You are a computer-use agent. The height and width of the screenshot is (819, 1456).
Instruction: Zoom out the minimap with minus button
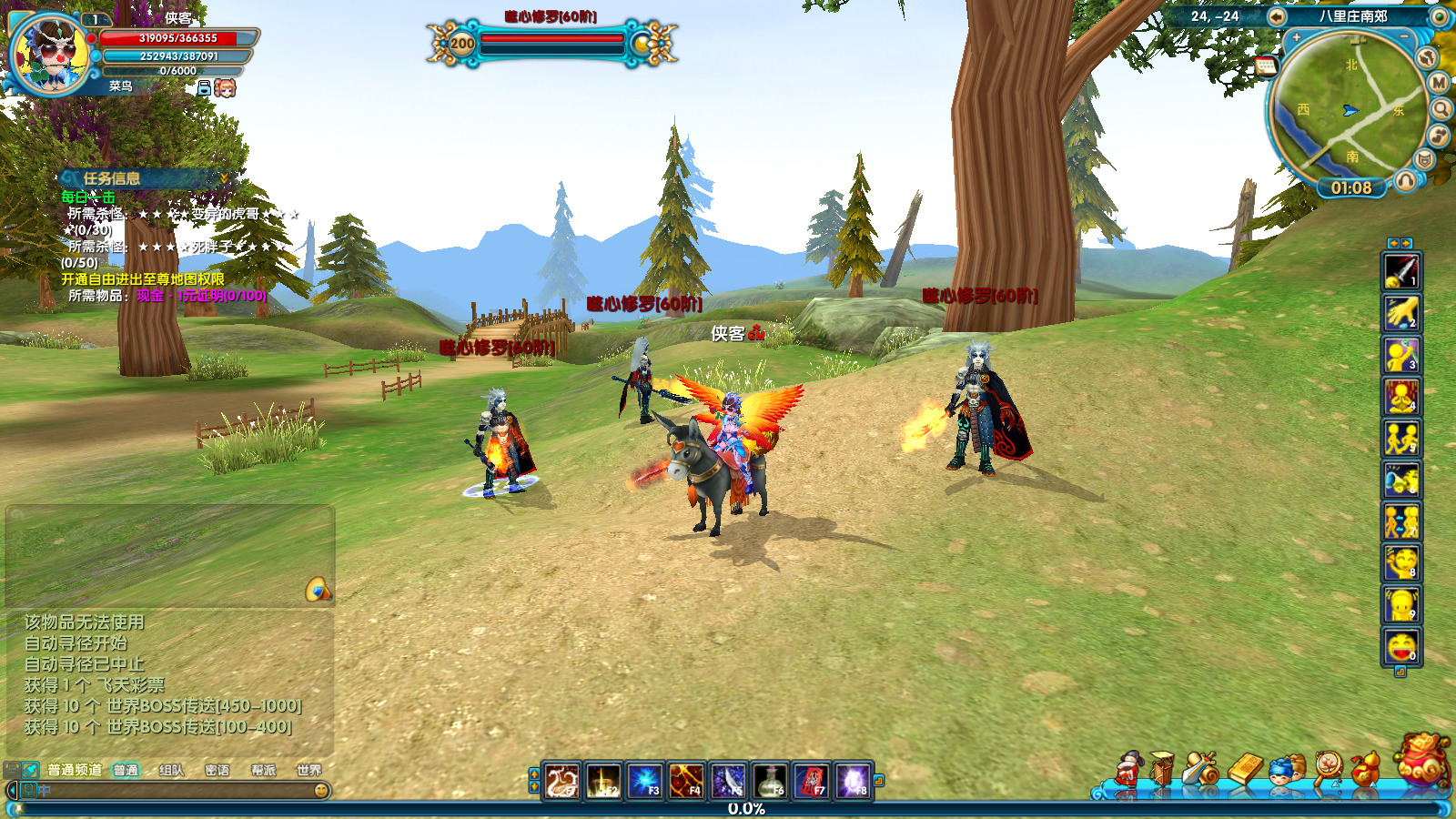coord(1404,35)
